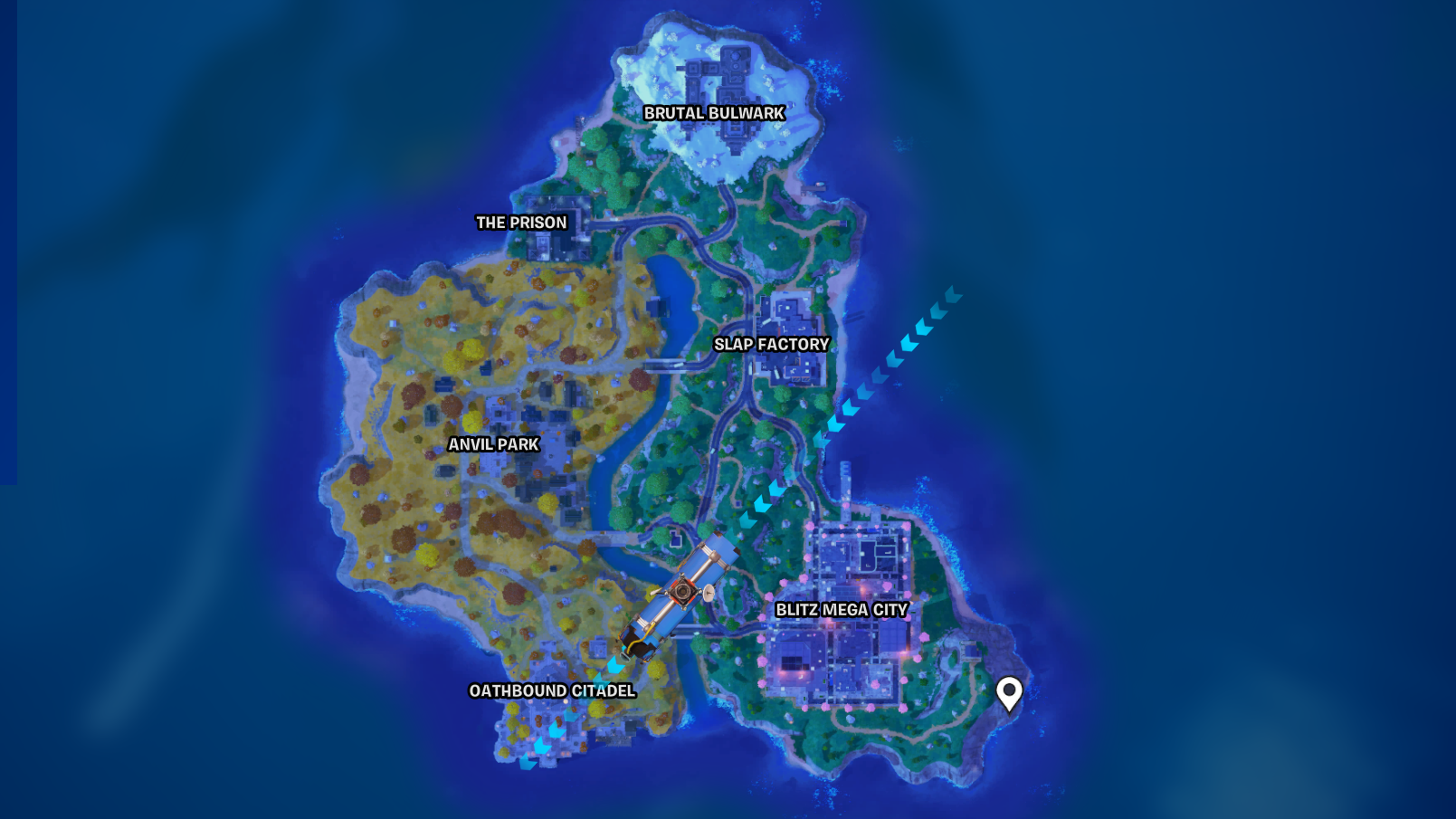Click The Prison location label

click(523, 222)
